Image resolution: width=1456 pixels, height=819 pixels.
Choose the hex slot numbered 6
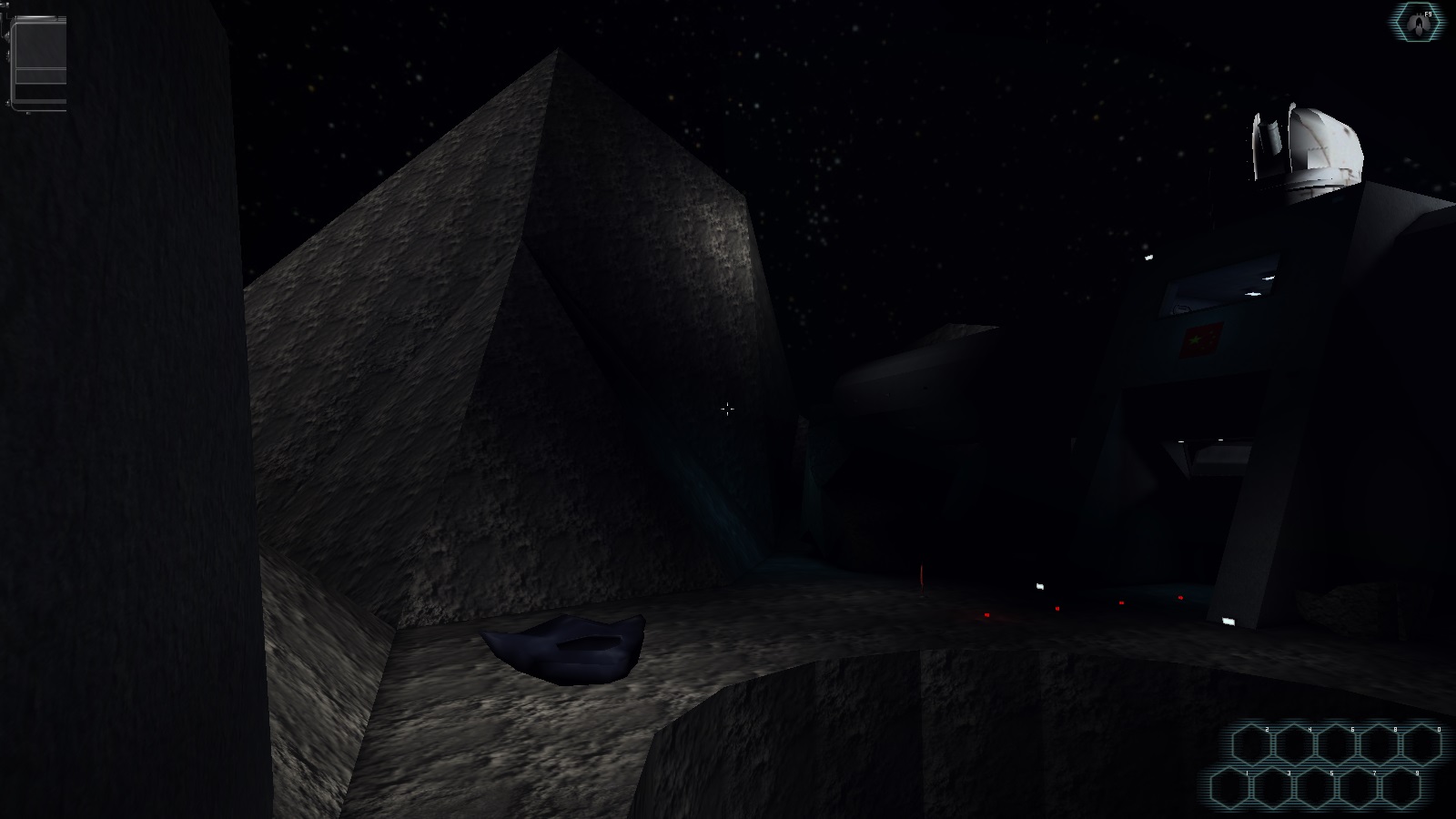pyautogui.click(x=1336, y=745)
